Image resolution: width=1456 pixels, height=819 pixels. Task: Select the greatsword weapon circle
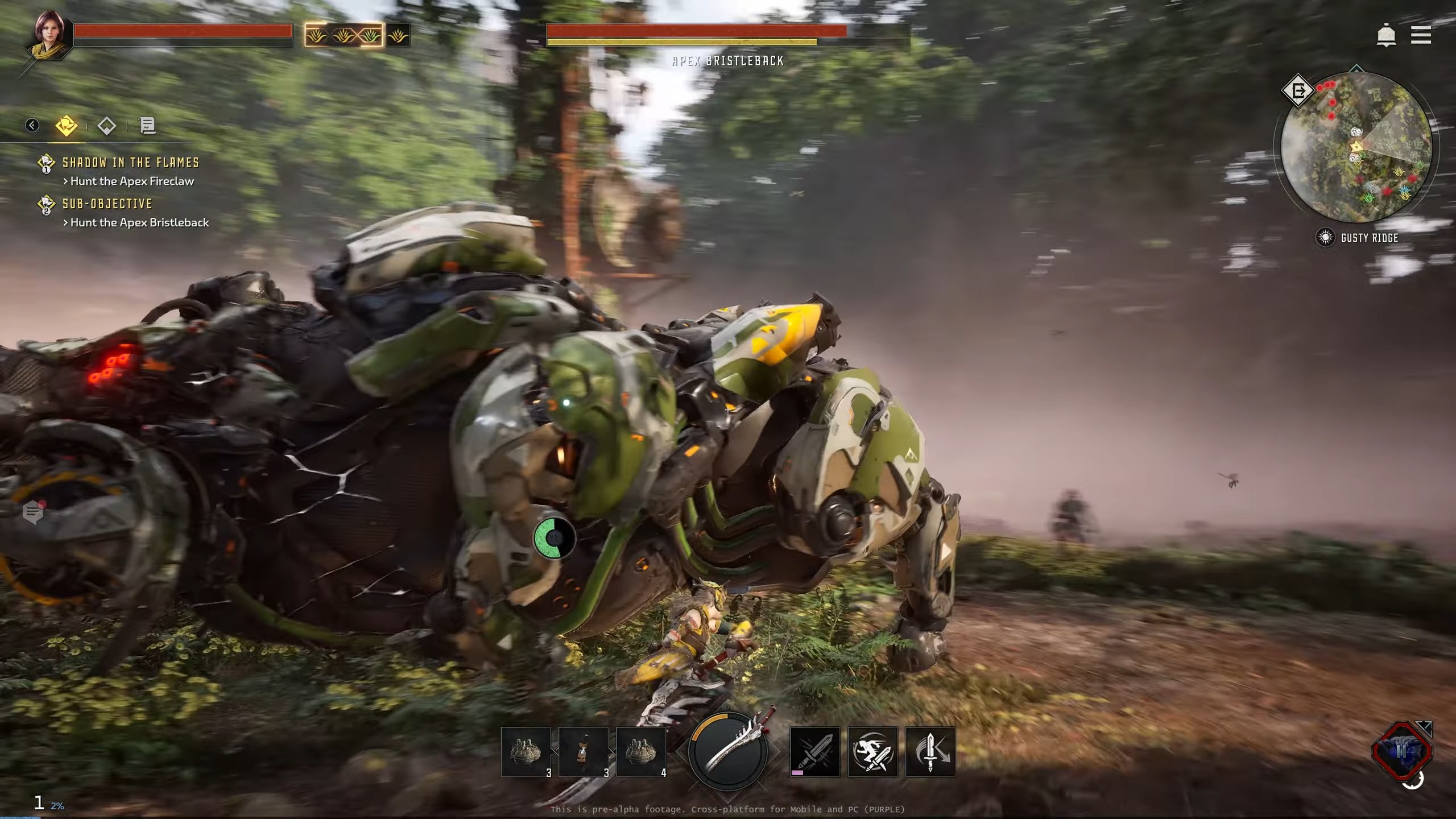click(x=728, y=751)
